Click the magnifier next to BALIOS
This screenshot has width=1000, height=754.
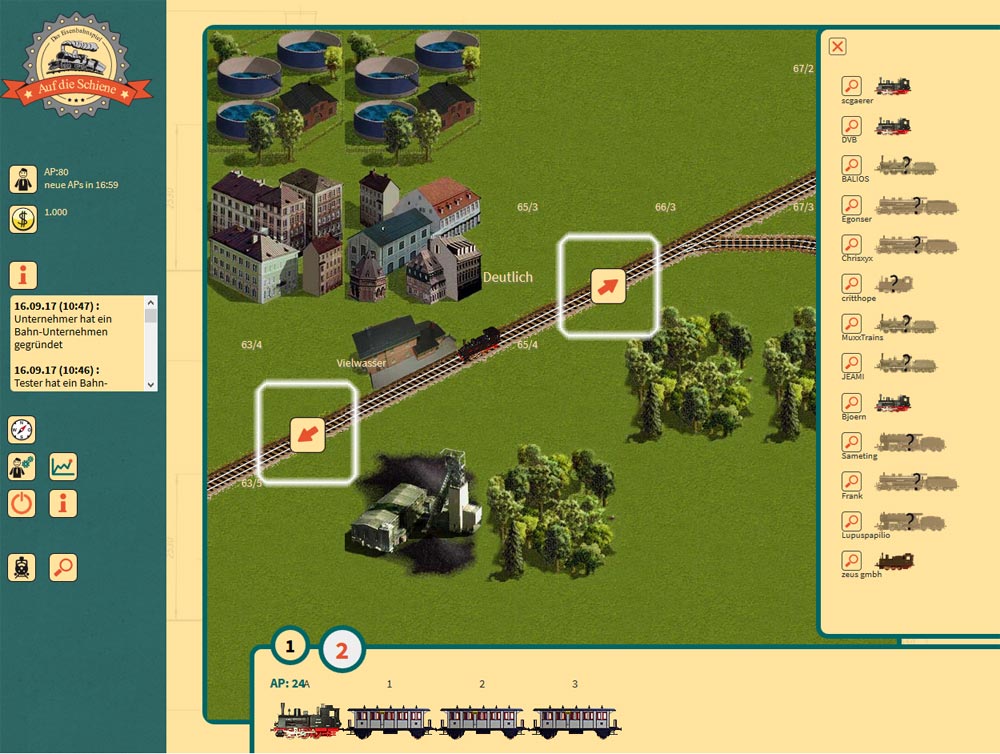coord(851,165)
